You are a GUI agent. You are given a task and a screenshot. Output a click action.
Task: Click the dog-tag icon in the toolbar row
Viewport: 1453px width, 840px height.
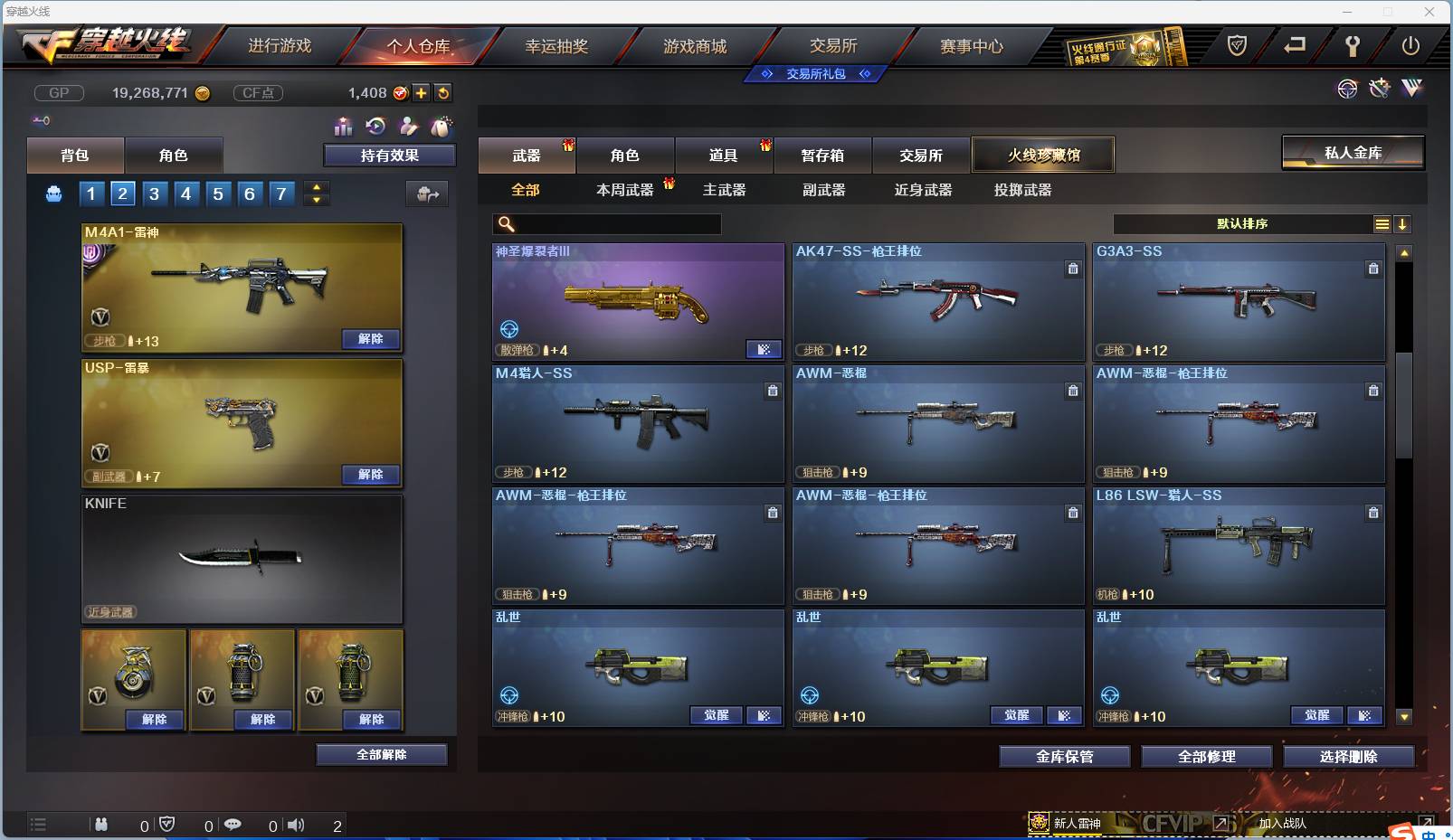click(x=439, y=127)
